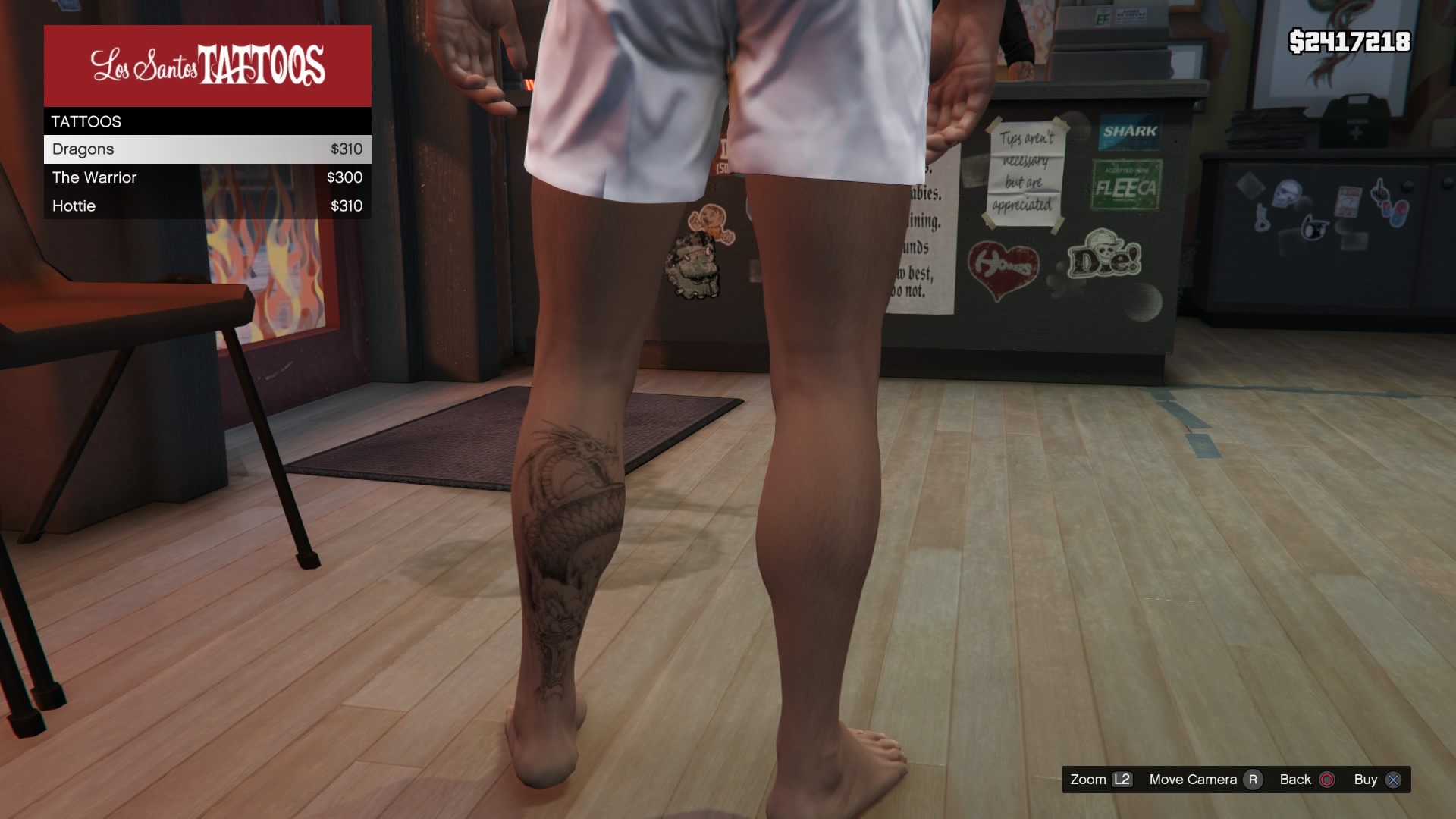The height and width of the screenshot is (819, 1456).
Task: Pick the Hottie tattoo option
Action: (207, 206)
